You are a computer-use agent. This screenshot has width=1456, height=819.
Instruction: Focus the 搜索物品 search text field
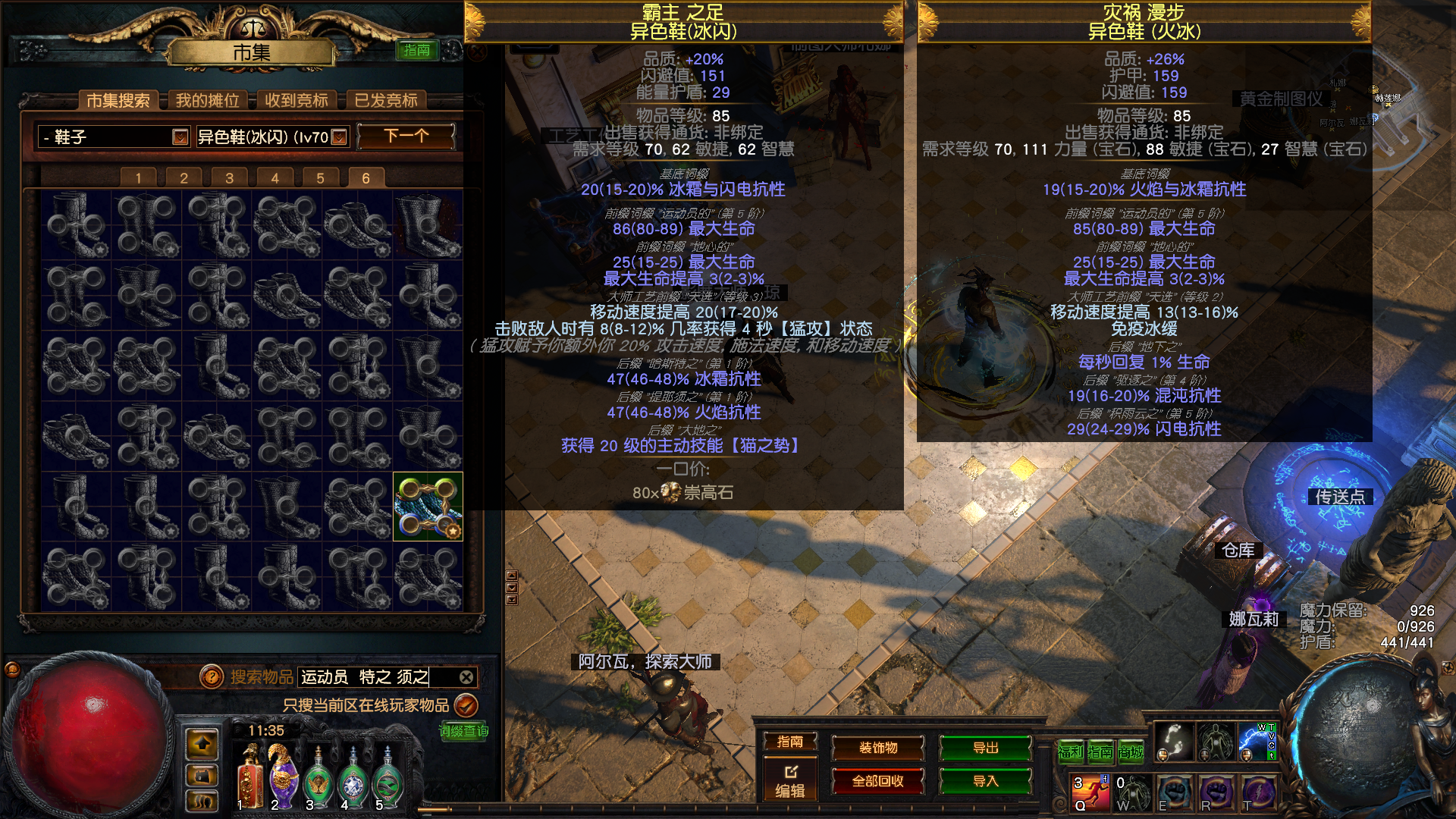pos(375,676)
